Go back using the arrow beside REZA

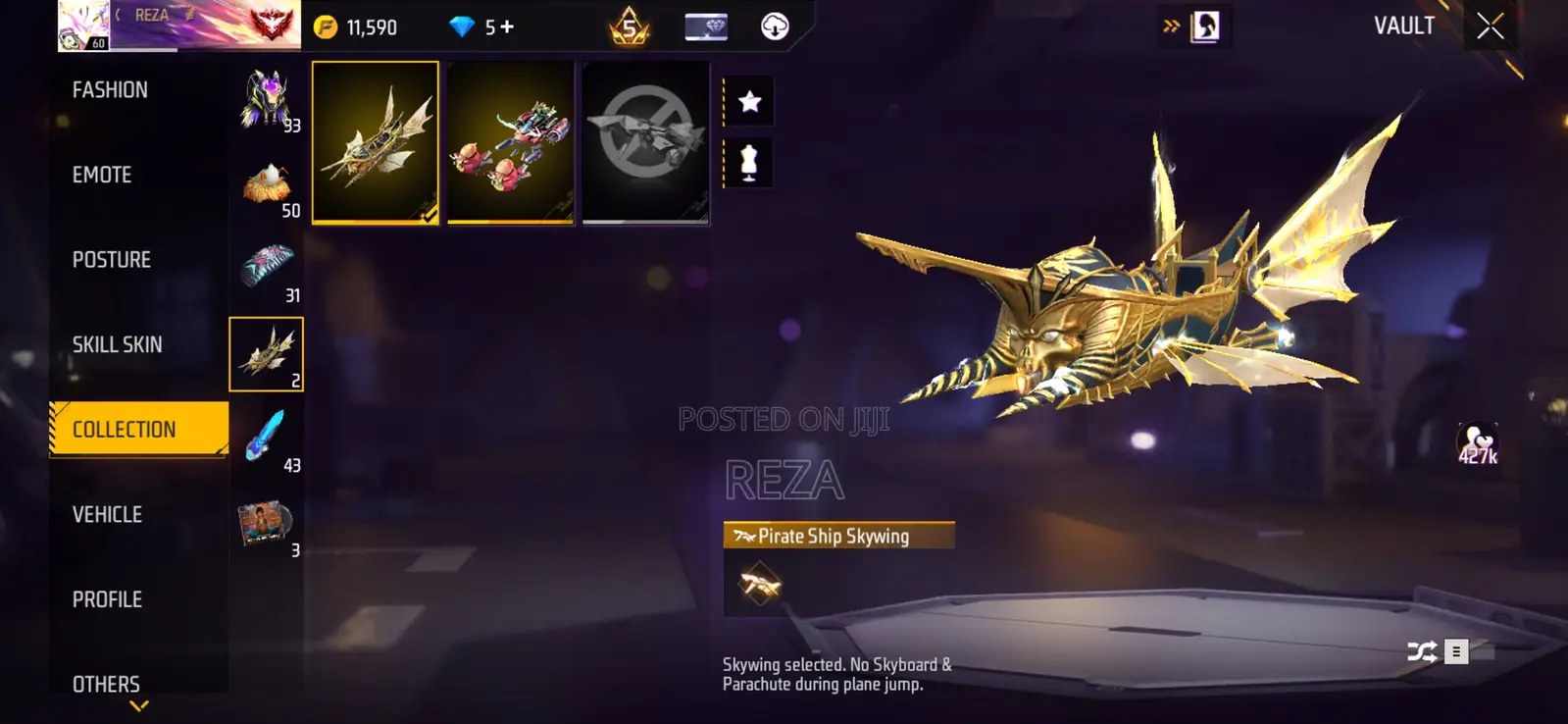coord(119,15)
